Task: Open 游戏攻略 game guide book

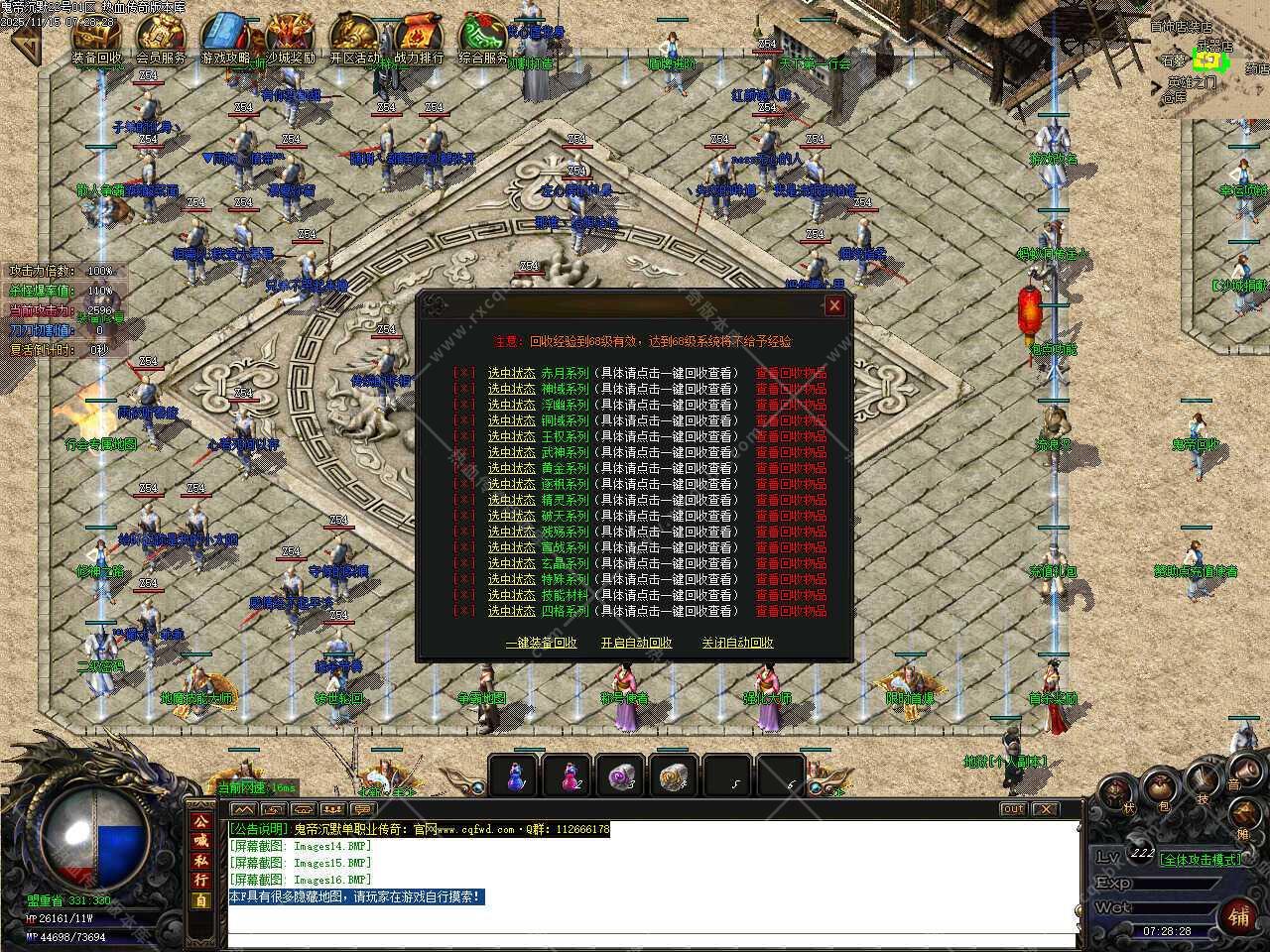Action: pyautogui.click(x=226, y=40)
